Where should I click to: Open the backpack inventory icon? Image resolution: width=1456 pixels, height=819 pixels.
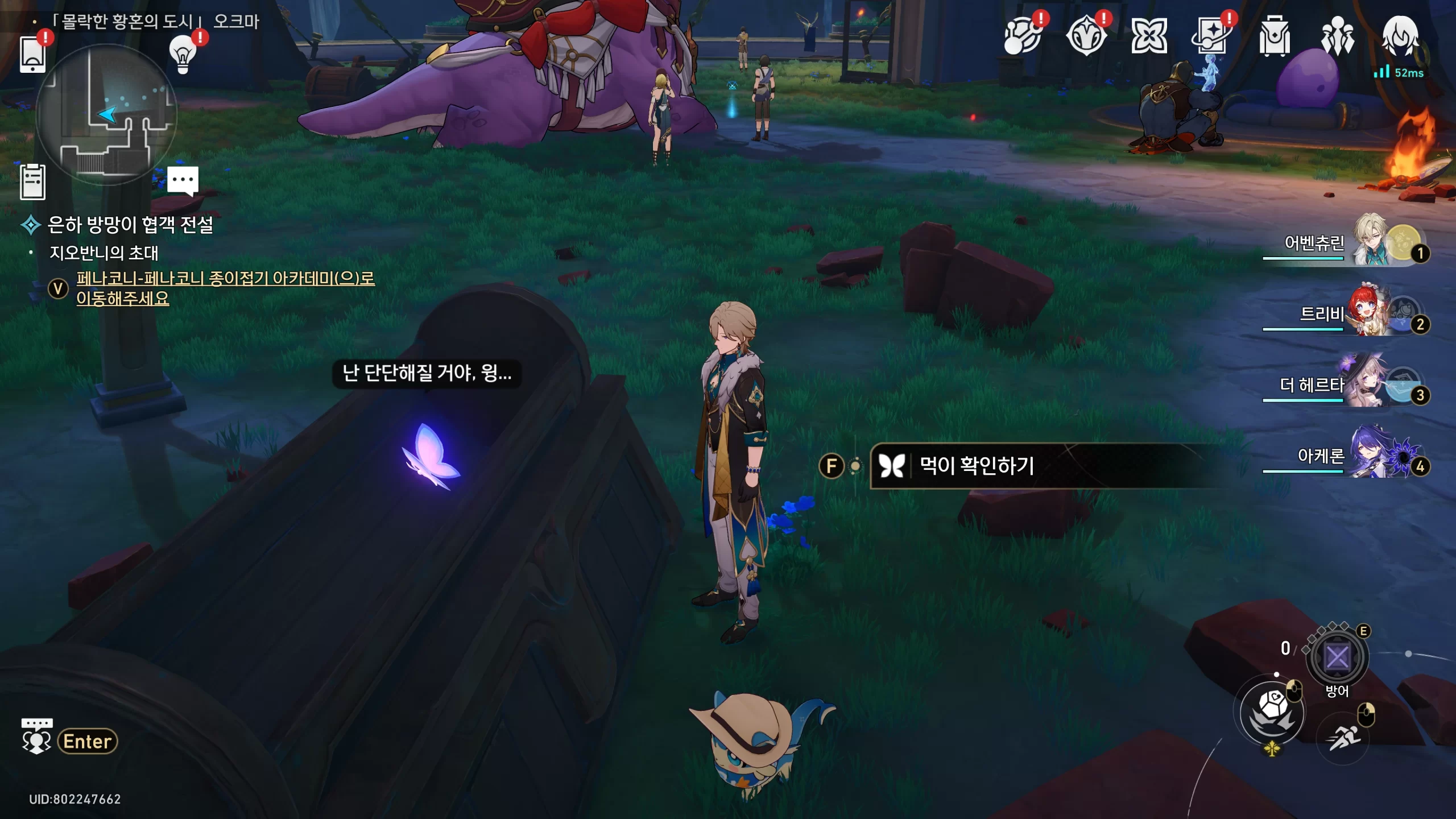point(1274,37)
